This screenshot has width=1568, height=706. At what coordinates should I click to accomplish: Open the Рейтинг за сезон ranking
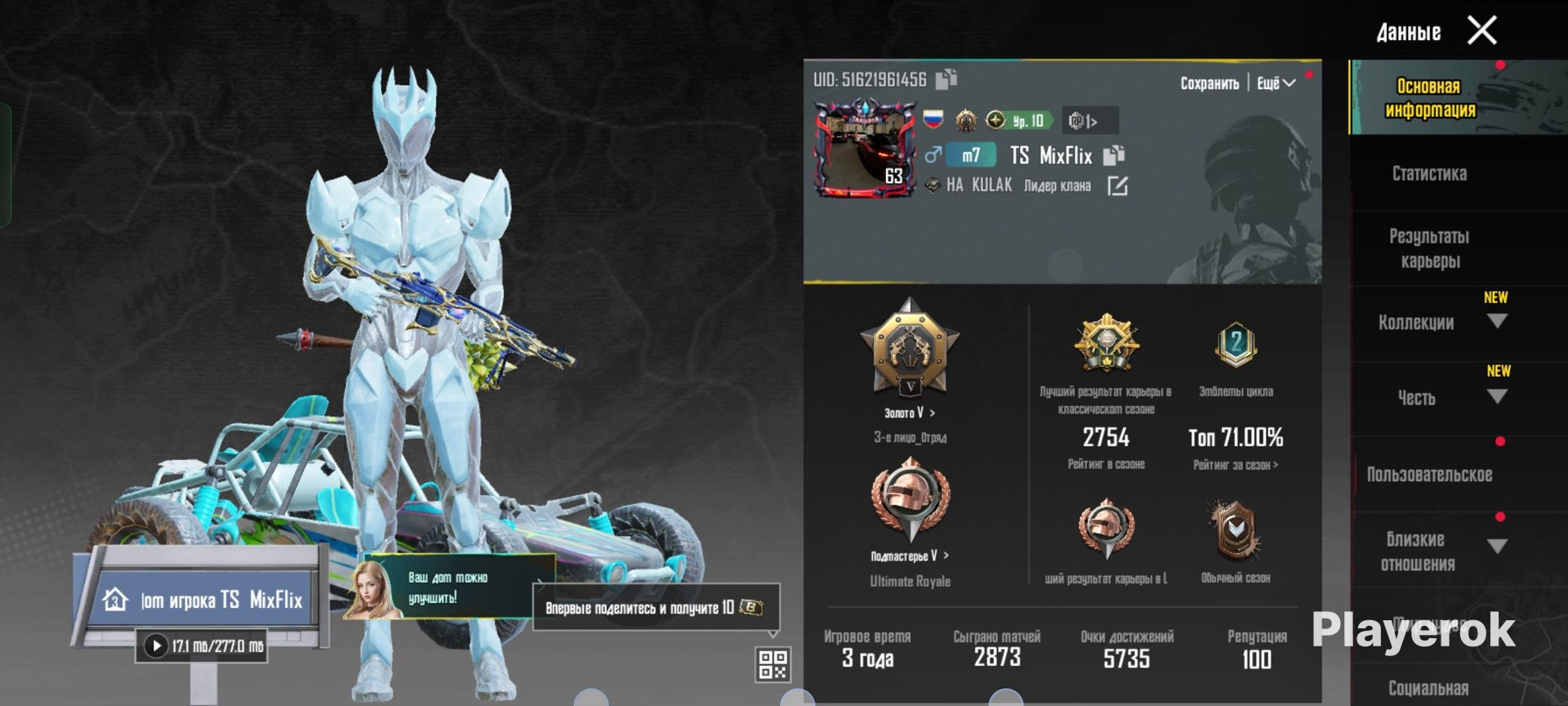(x=1235, y=465)
